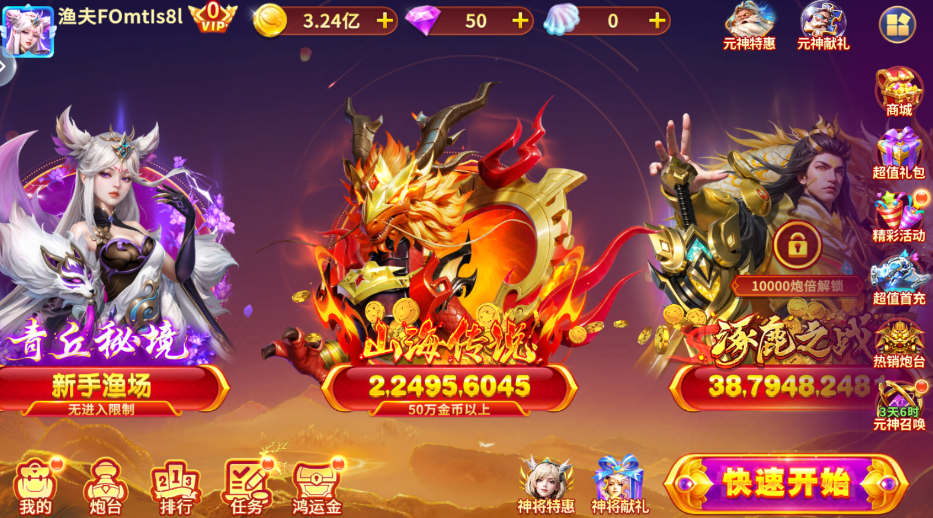Viewport: 933px width, 518px height.
Task: Open the player avatar profile
Action: click(x=27, y=30)
